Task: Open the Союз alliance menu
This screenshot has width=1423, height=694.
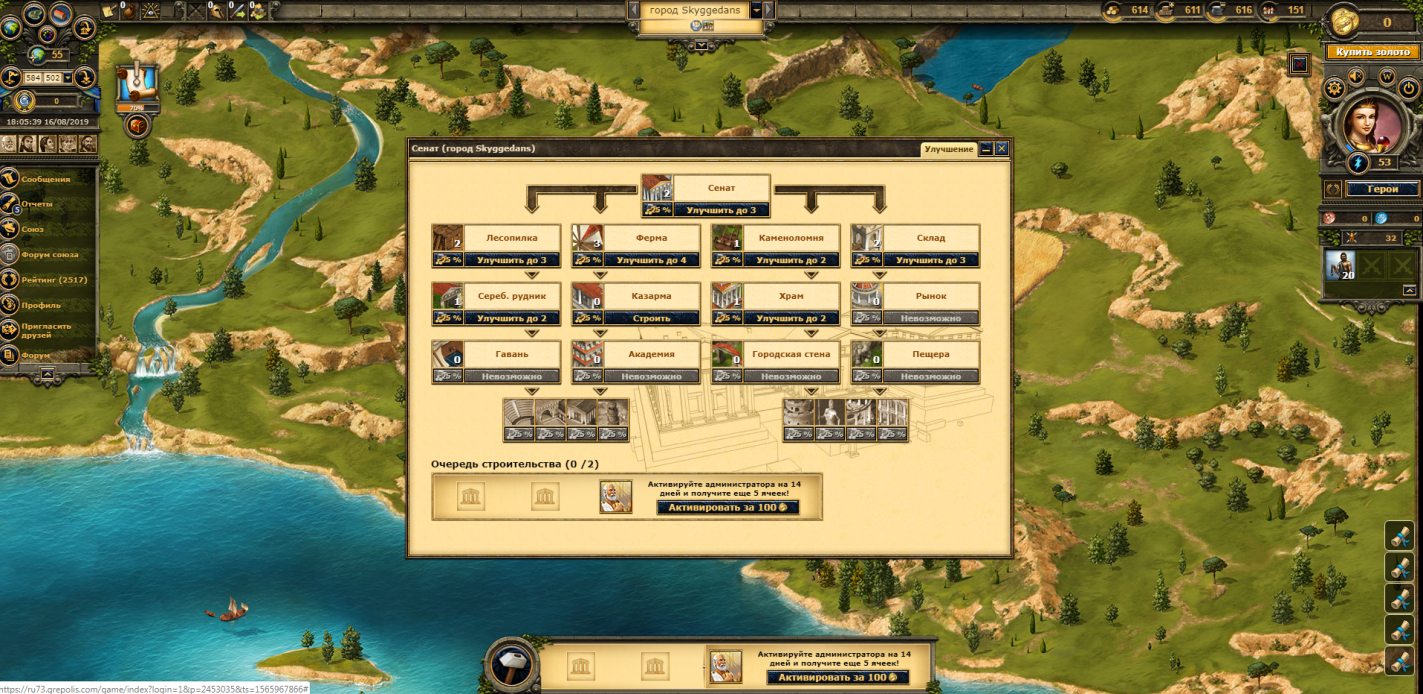Action: point(32,229)
